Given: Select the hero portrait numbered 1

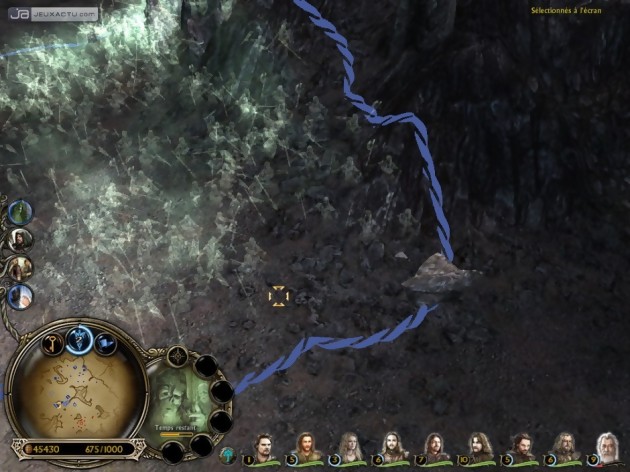Looking at the screenshot, I should click(x=262, y=447).
